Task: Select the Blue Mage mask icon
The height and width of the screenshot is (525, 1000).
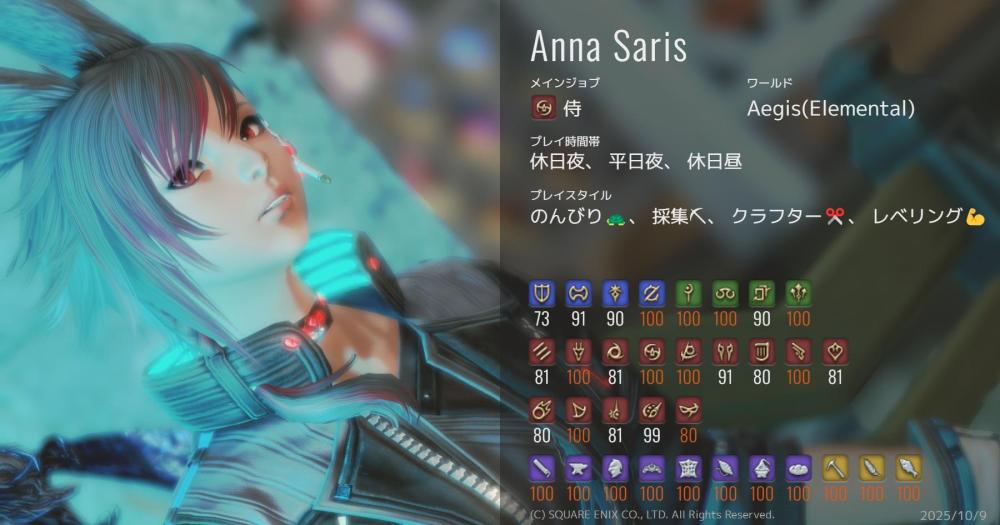Action: point(689,410)
